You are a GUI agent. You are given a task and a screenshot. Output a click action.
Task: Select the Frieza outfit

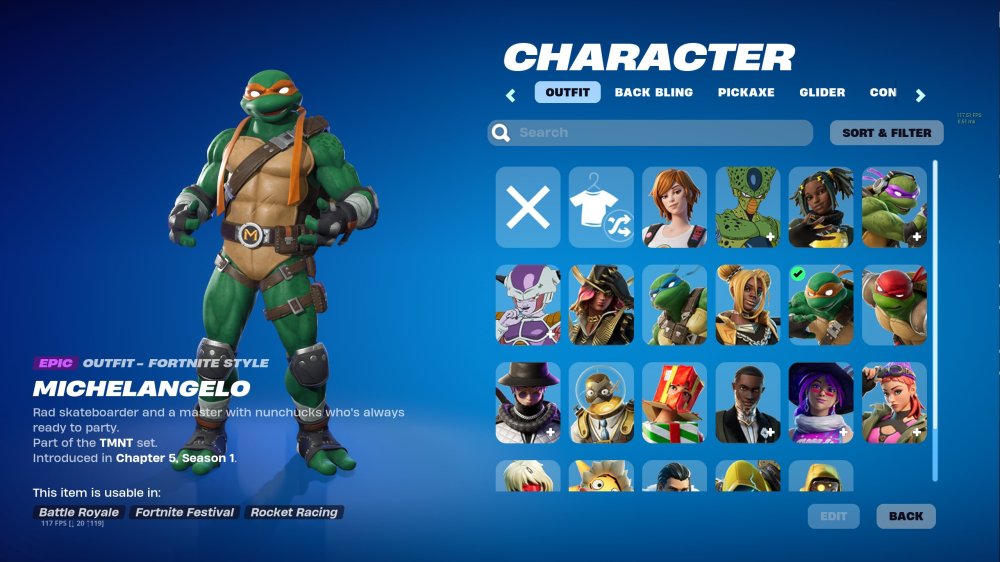click(x=528, y=305)
